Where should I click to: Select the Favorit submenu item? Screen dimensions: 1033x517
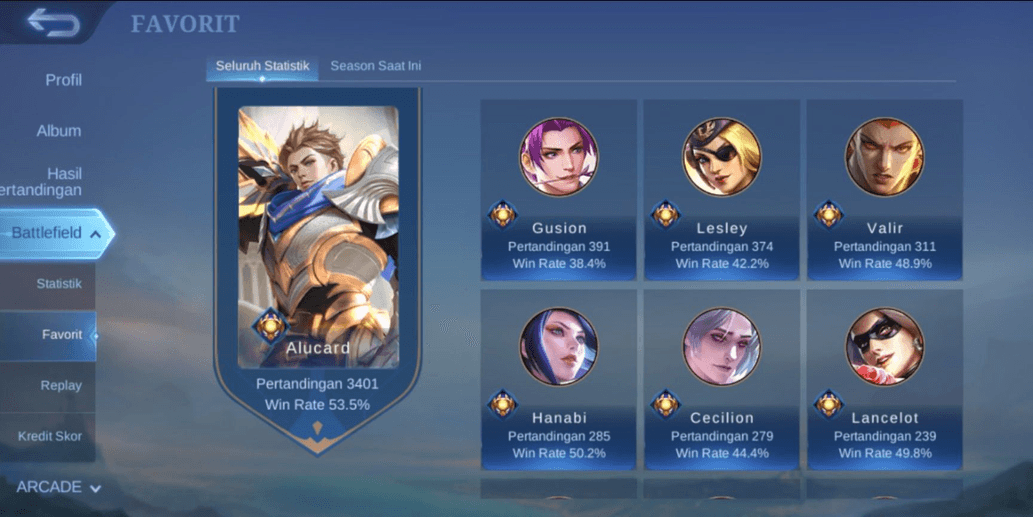pos(61,335)
